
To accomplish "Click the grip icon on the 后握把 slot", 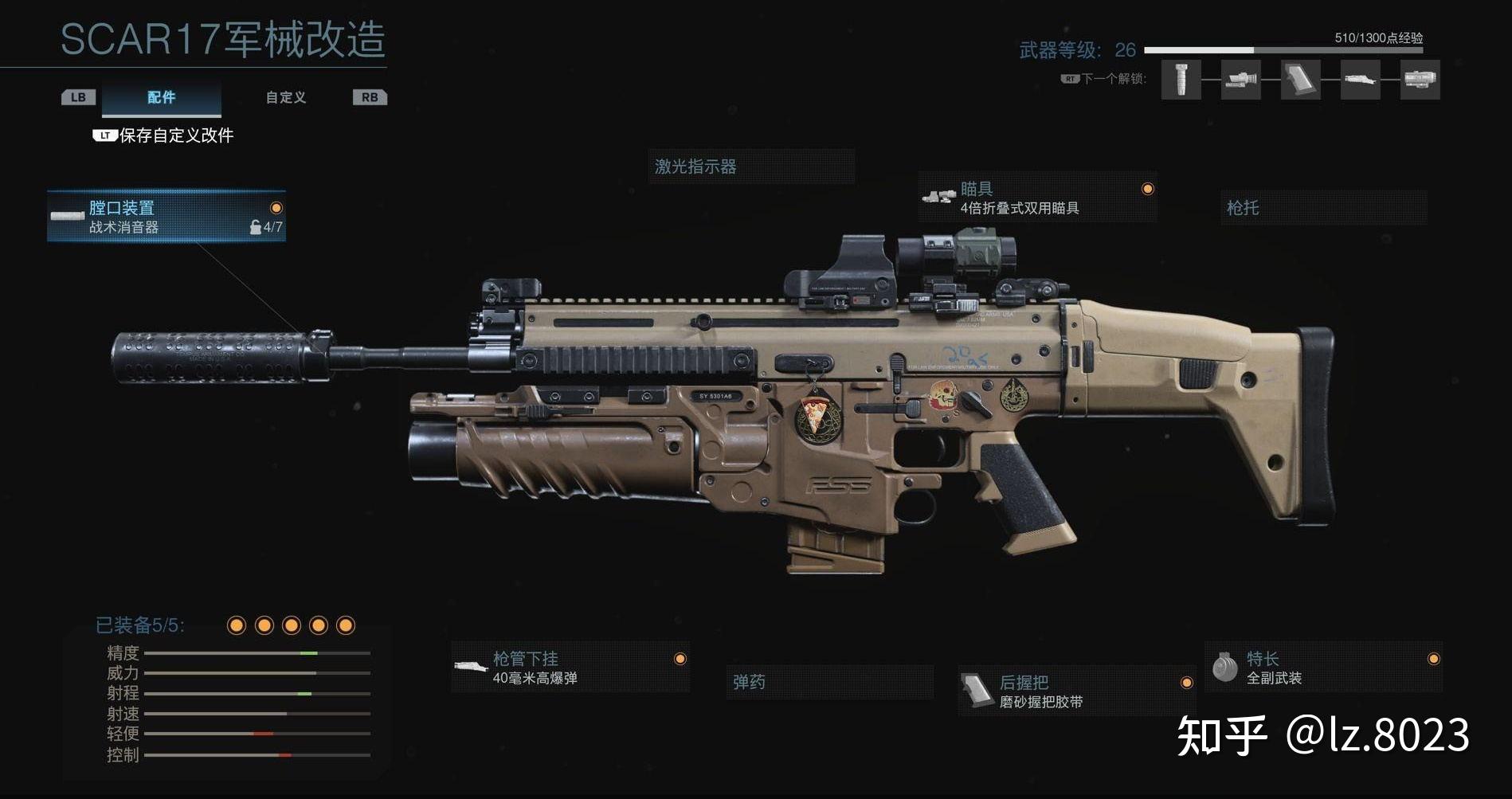I will (977, 691).
